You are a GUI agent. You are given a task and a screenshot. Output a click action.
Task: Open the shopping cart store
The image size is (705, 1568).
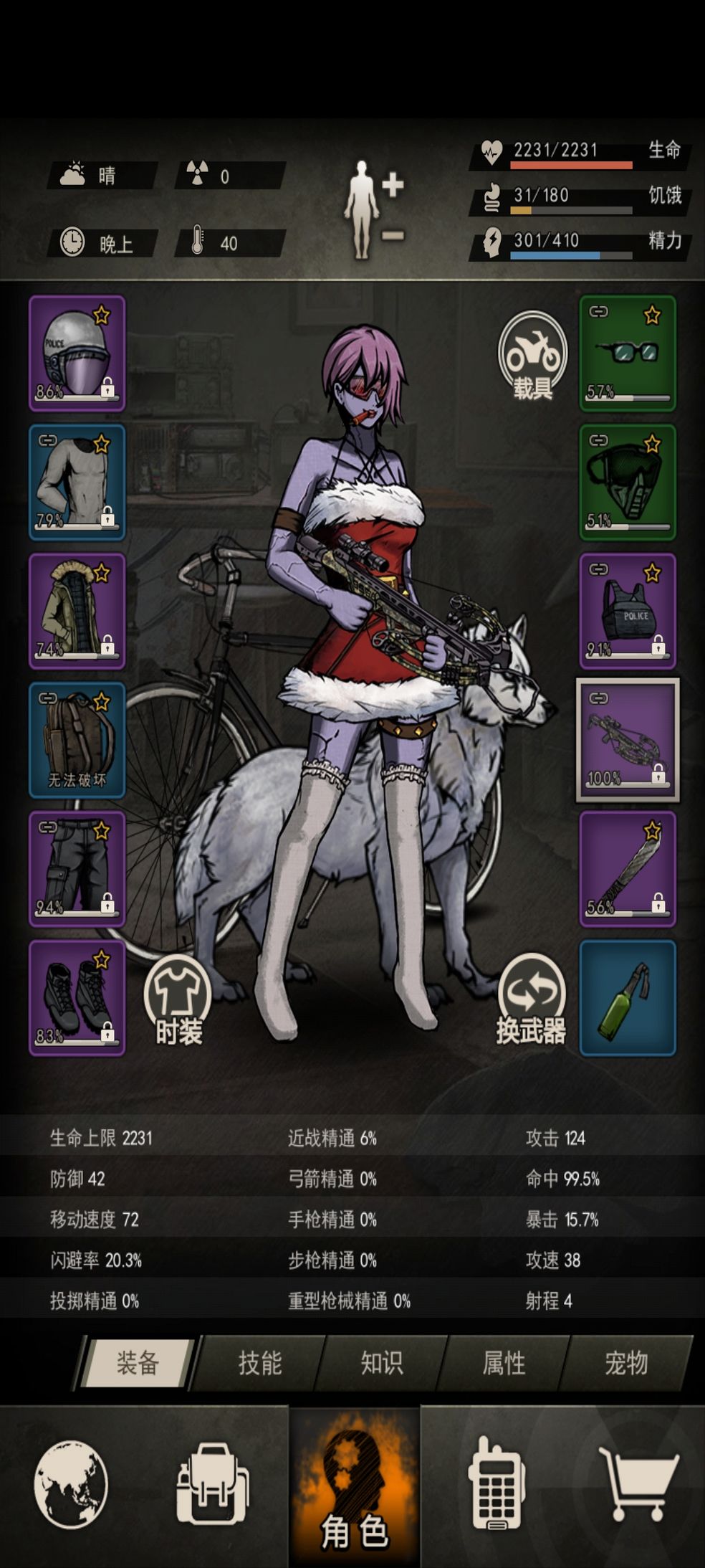pyautogui.click(x=638, y=1484)
